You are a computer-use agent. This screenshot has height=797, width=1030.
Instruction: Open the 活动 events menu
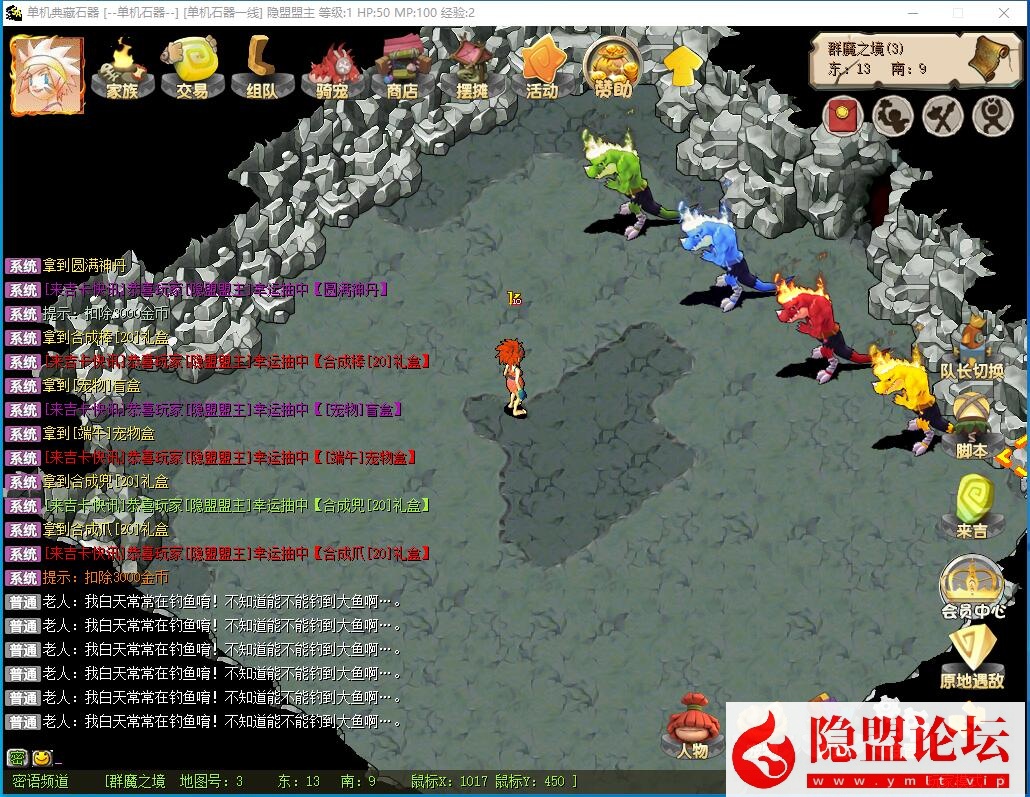point(541,70)
